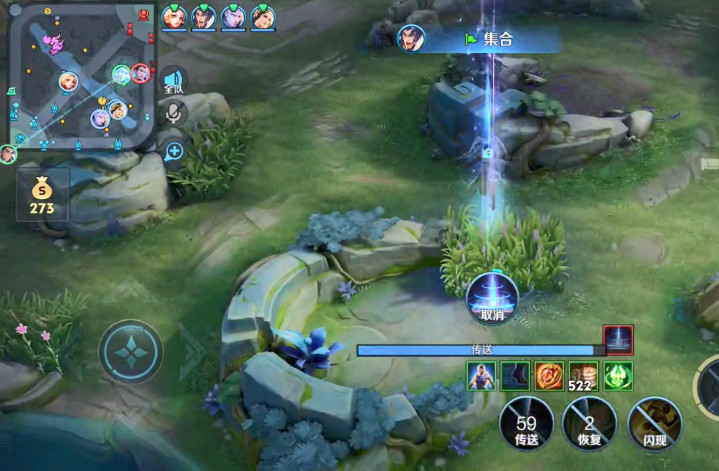Select the fourth teammate portrait at top
The image size is (719, 471).
pos(263,17)
